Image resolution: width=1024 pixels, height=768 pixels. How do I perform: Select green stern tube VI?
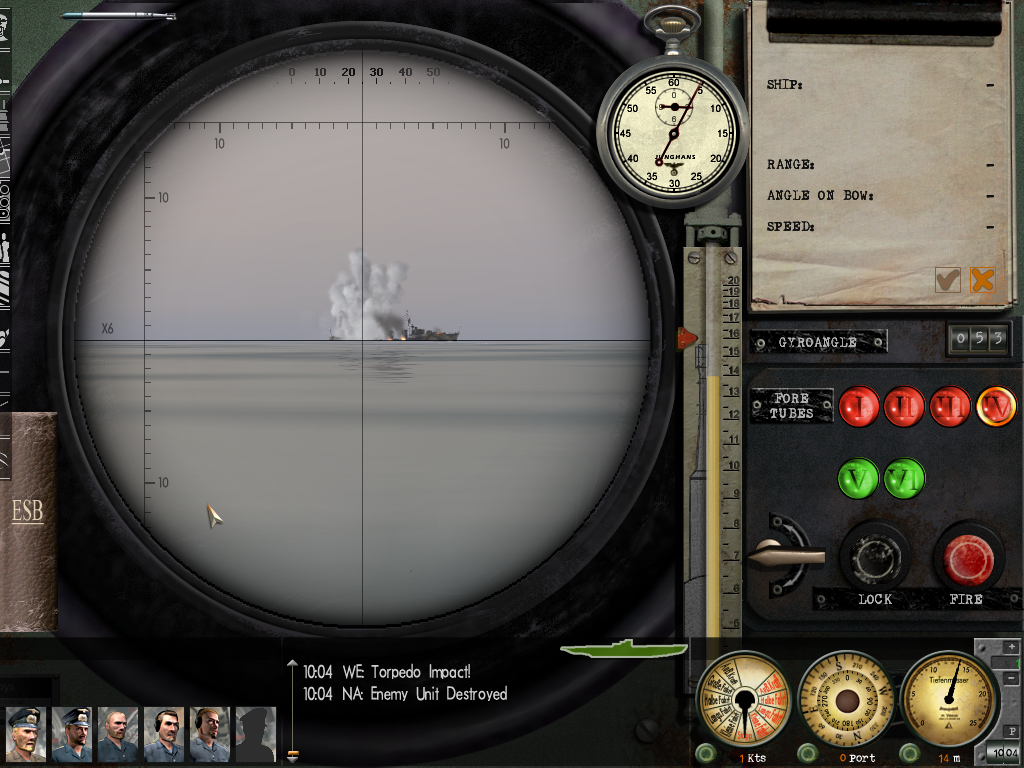pyautogui.click(x=904, y=478)
